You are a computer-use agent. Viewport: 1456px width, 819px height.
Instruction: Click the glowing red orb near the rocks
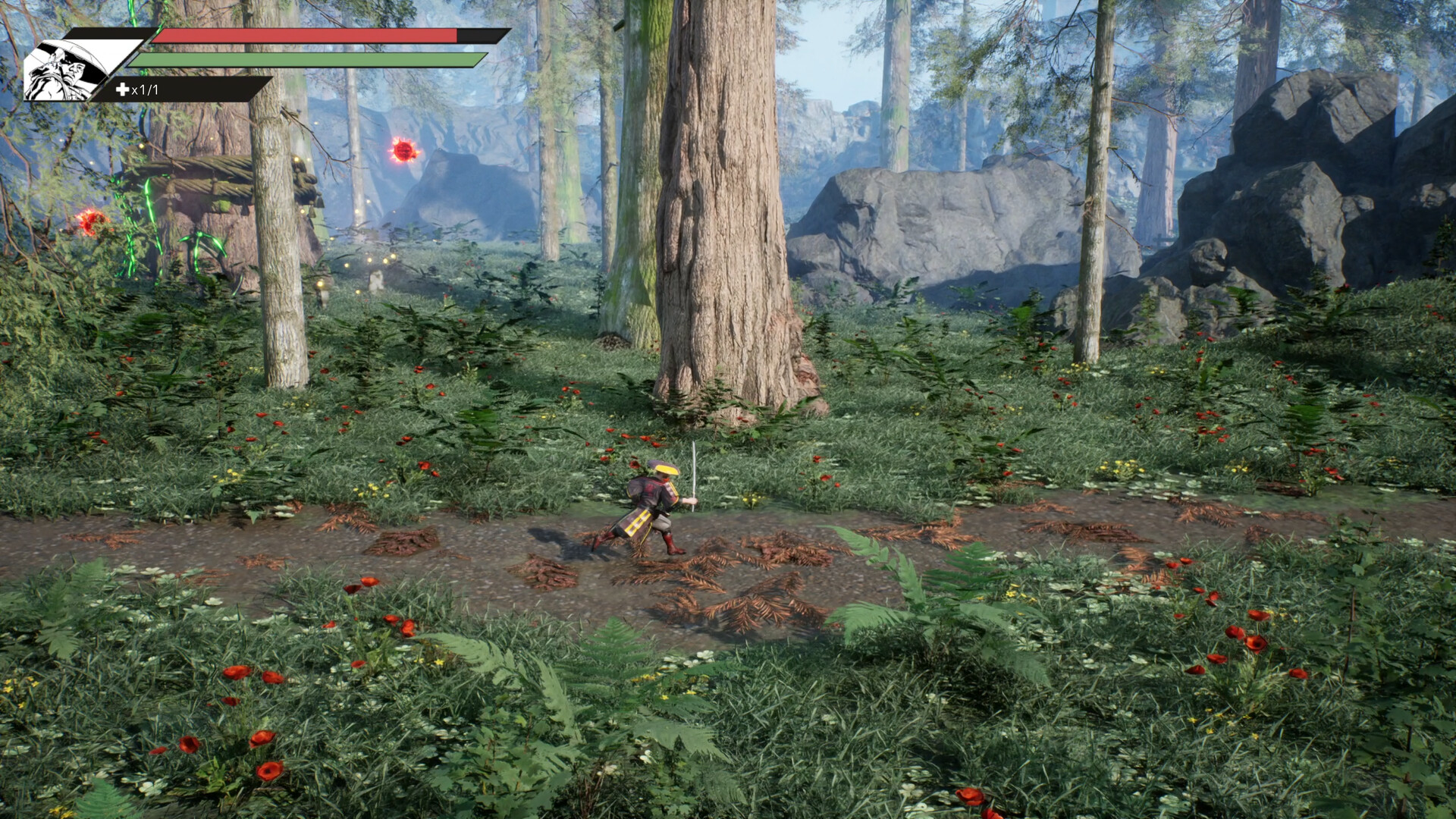pyautogui.click(x=403, y=148)
